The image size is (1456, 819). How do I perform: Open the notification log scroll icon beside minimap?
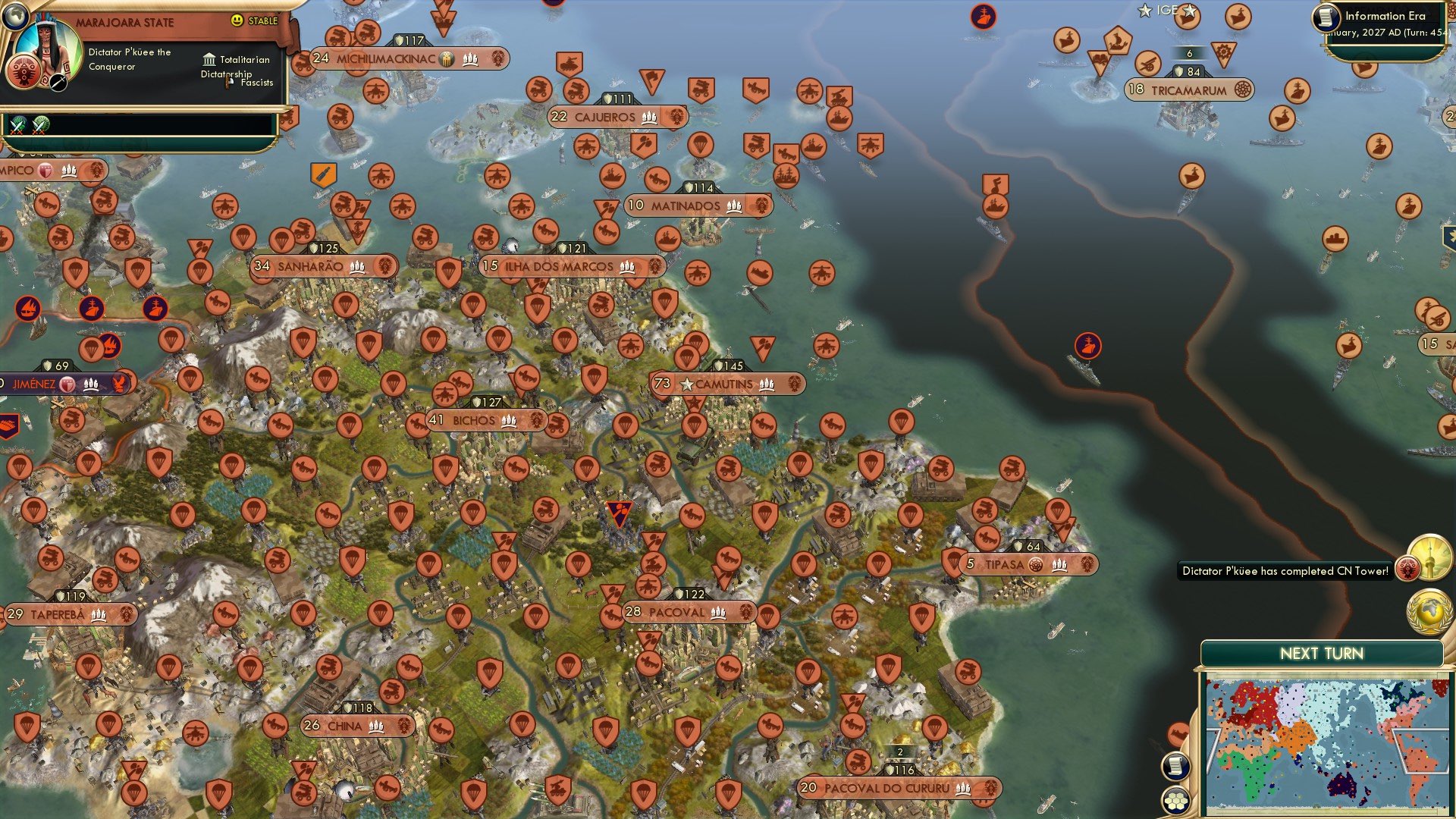[1175, 766]
